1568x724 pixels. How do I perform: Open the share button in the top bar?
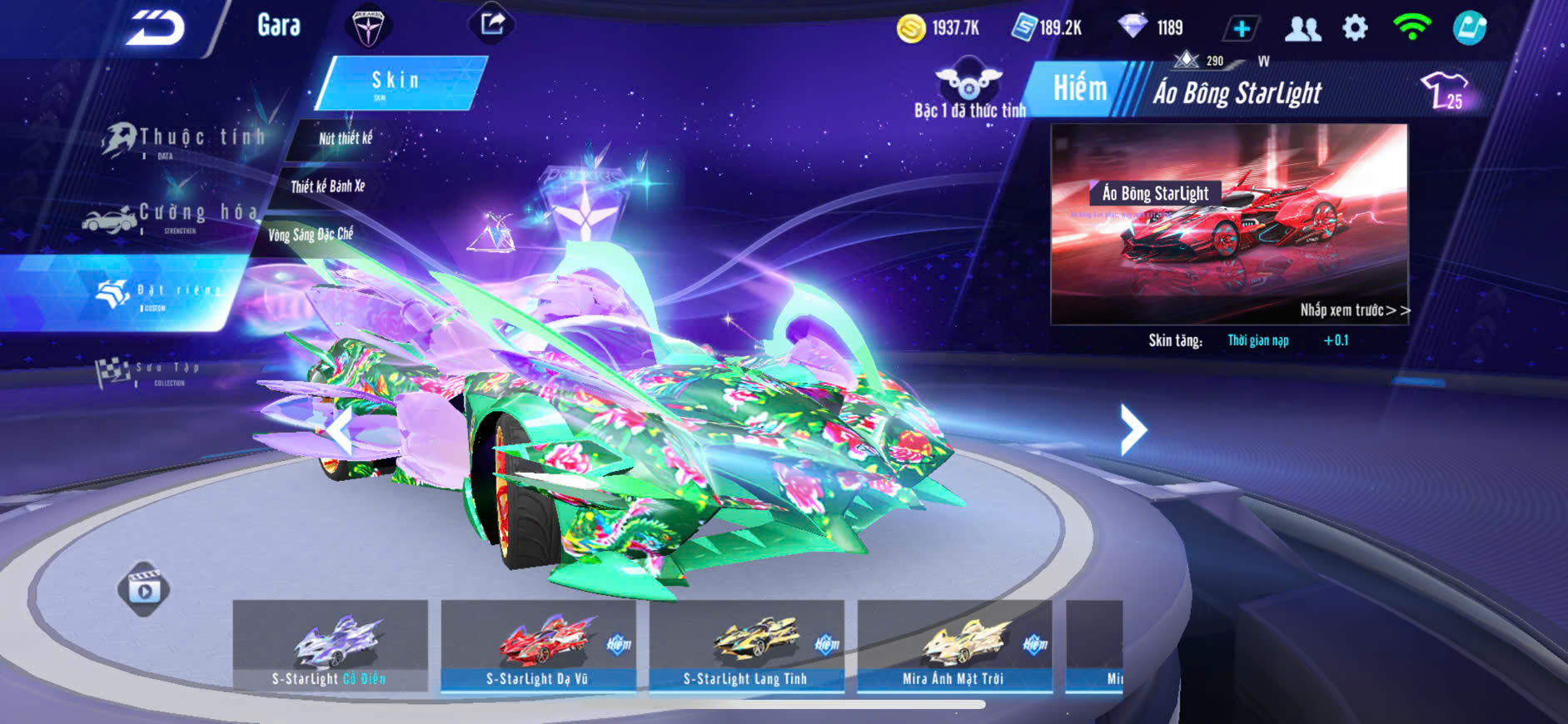click(492, 24)
